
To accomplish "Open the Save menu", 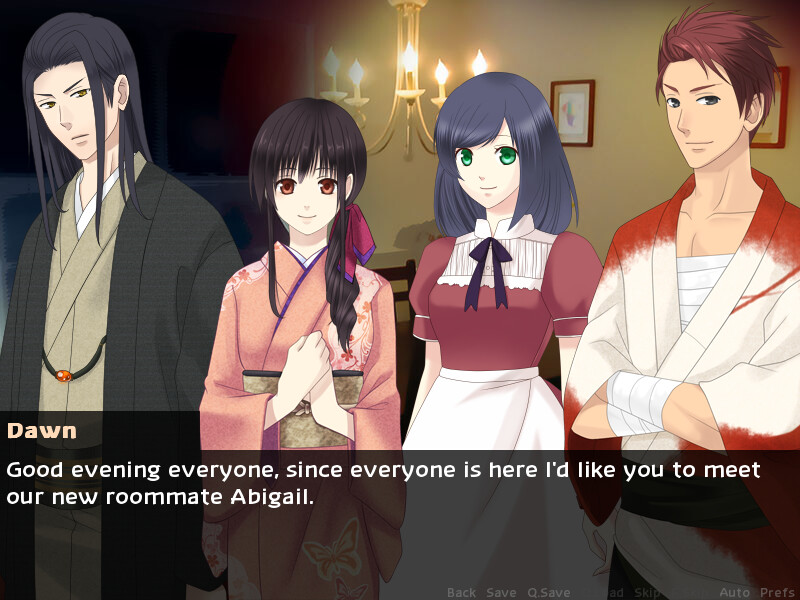I will pyautogui.click(x=501, y=593).
